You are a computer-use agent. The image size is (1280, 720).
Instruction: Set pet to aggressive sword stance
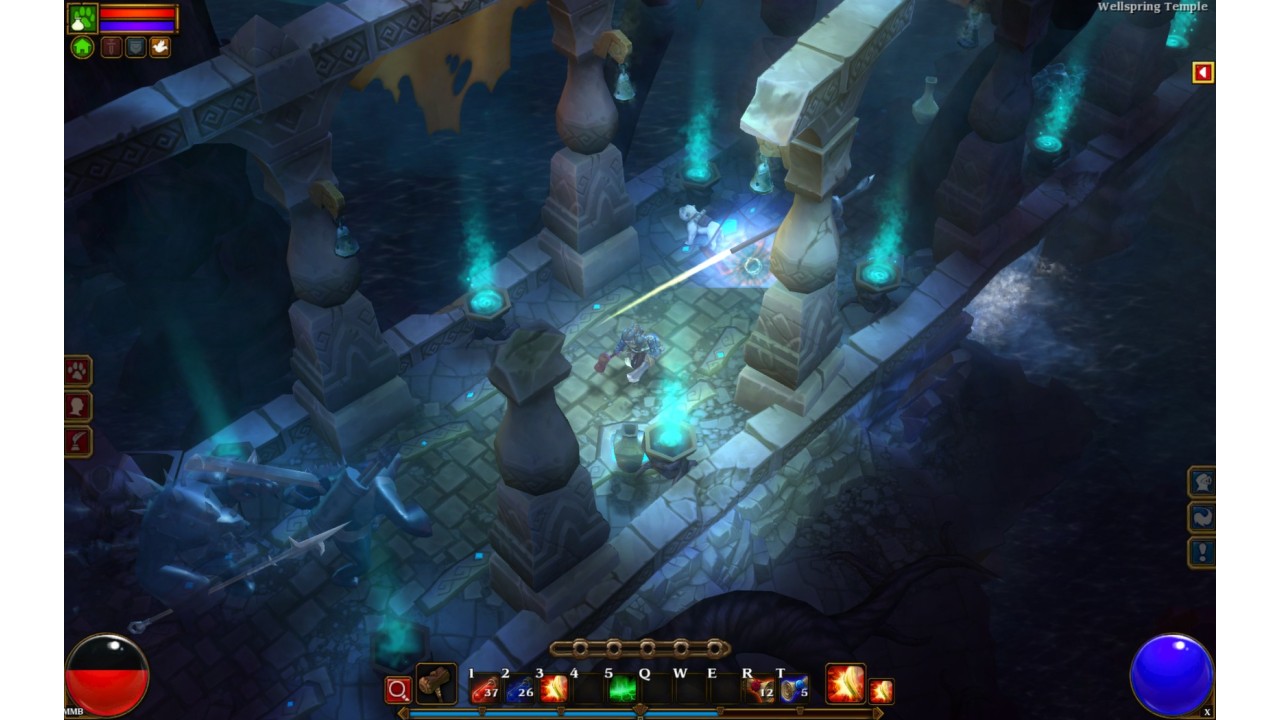111,47
